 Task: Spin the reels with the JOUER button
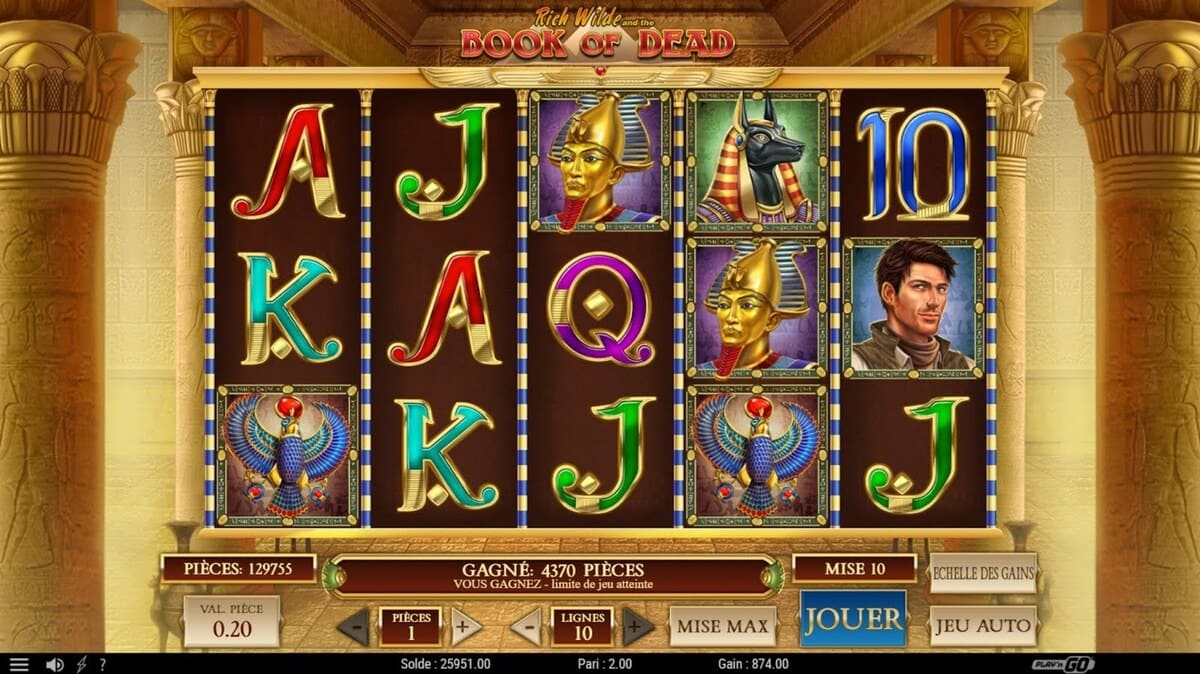click(x=853, y=620)
